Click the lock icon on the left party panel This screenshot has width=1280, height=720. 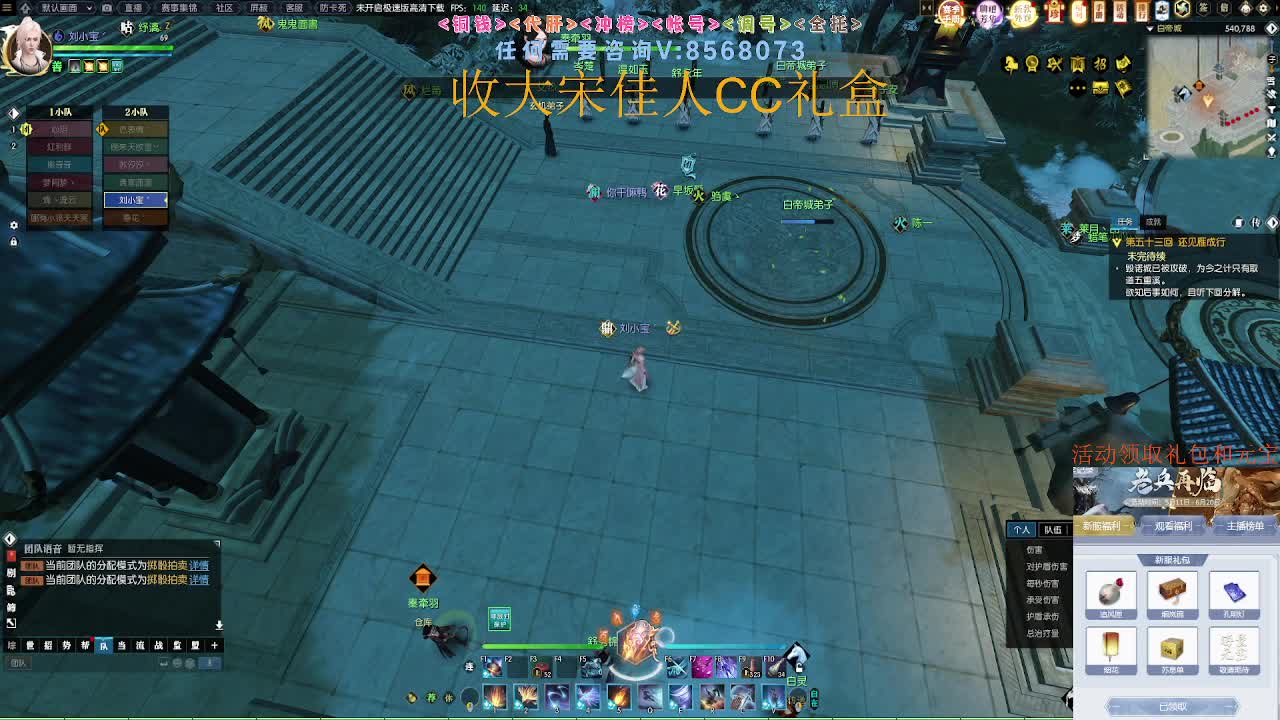tap(14, 241)
